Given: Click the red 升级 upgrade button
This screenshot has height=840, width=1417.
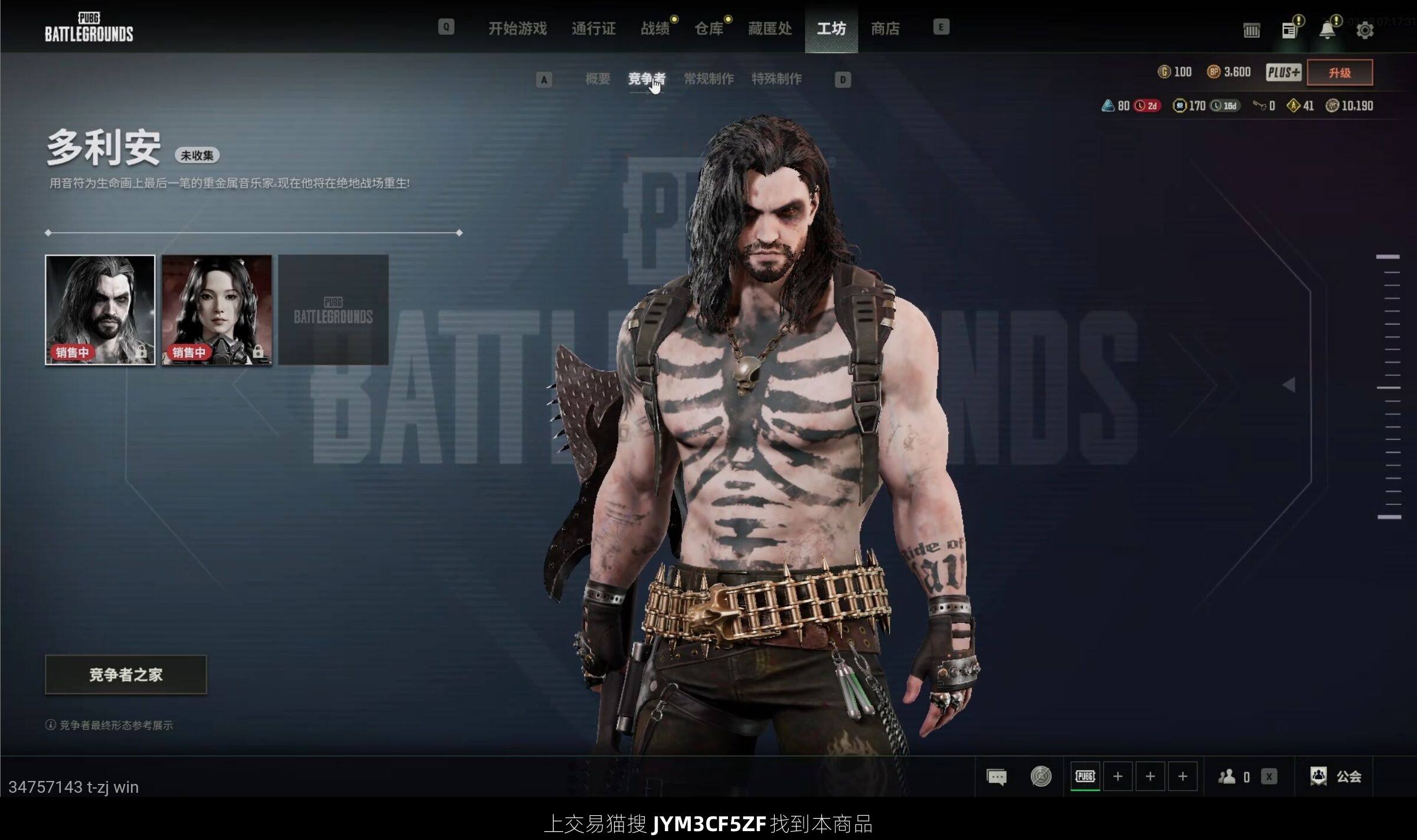Looking at the screenshot, I should coord(1340,73).
